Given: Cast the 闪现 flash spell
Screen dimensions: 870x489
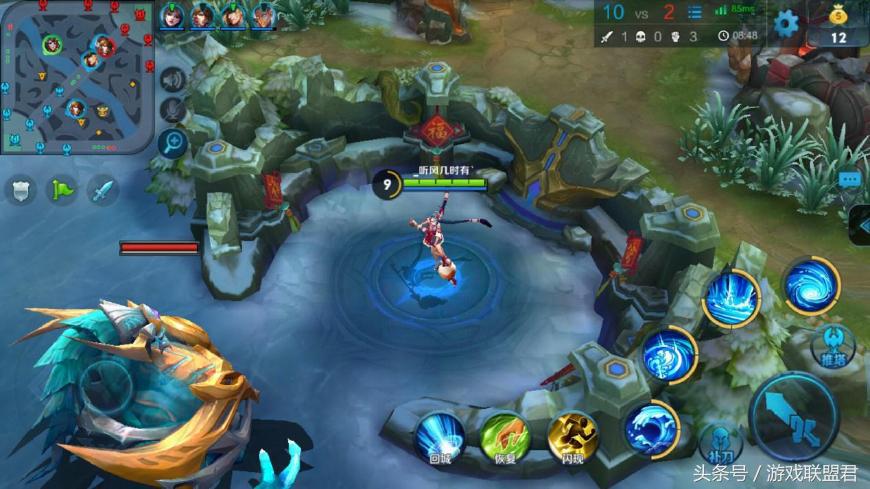Looking at the screenshot, I should click(x=572, y=437).
